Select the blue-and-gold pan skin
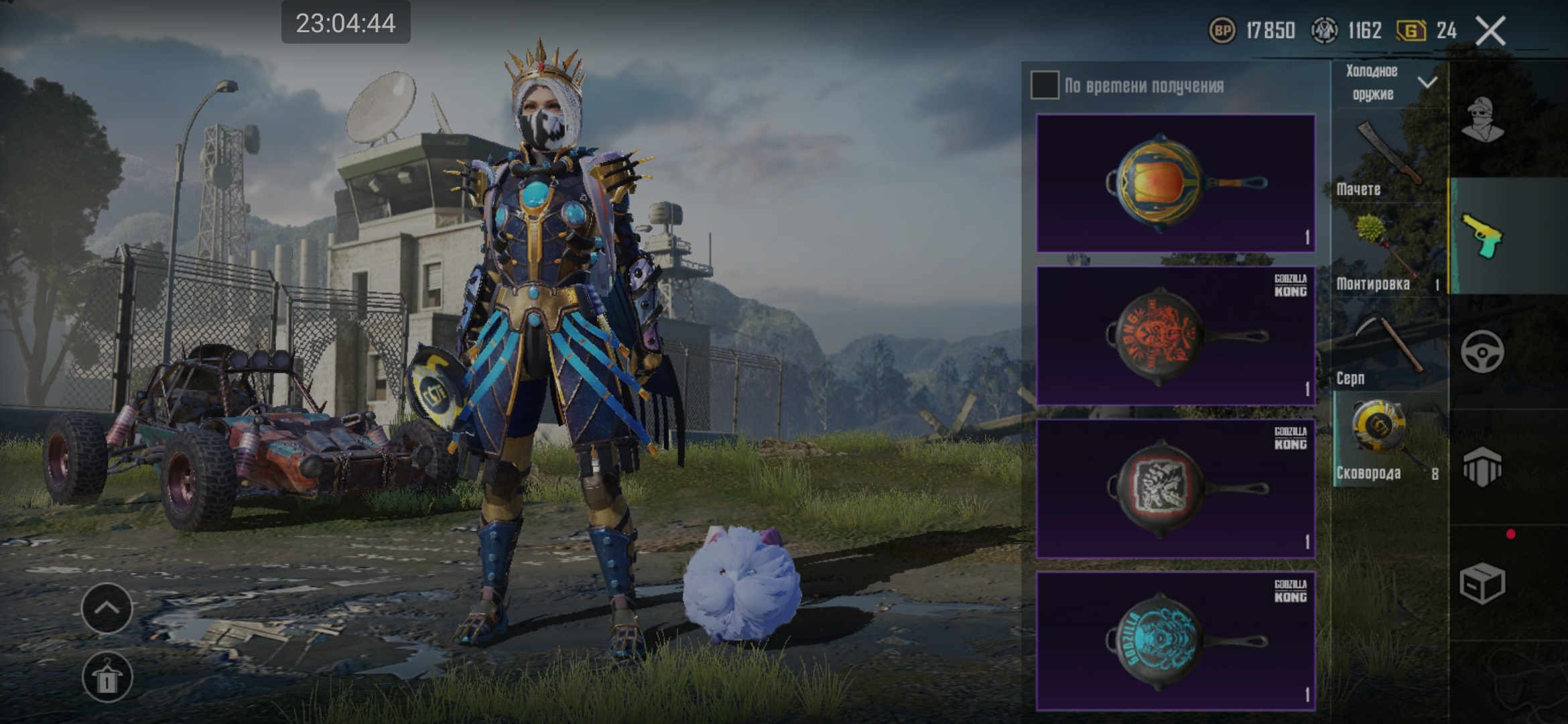Image resolution: width=1568 pixels, height=724 pixels. point(1175,183)
